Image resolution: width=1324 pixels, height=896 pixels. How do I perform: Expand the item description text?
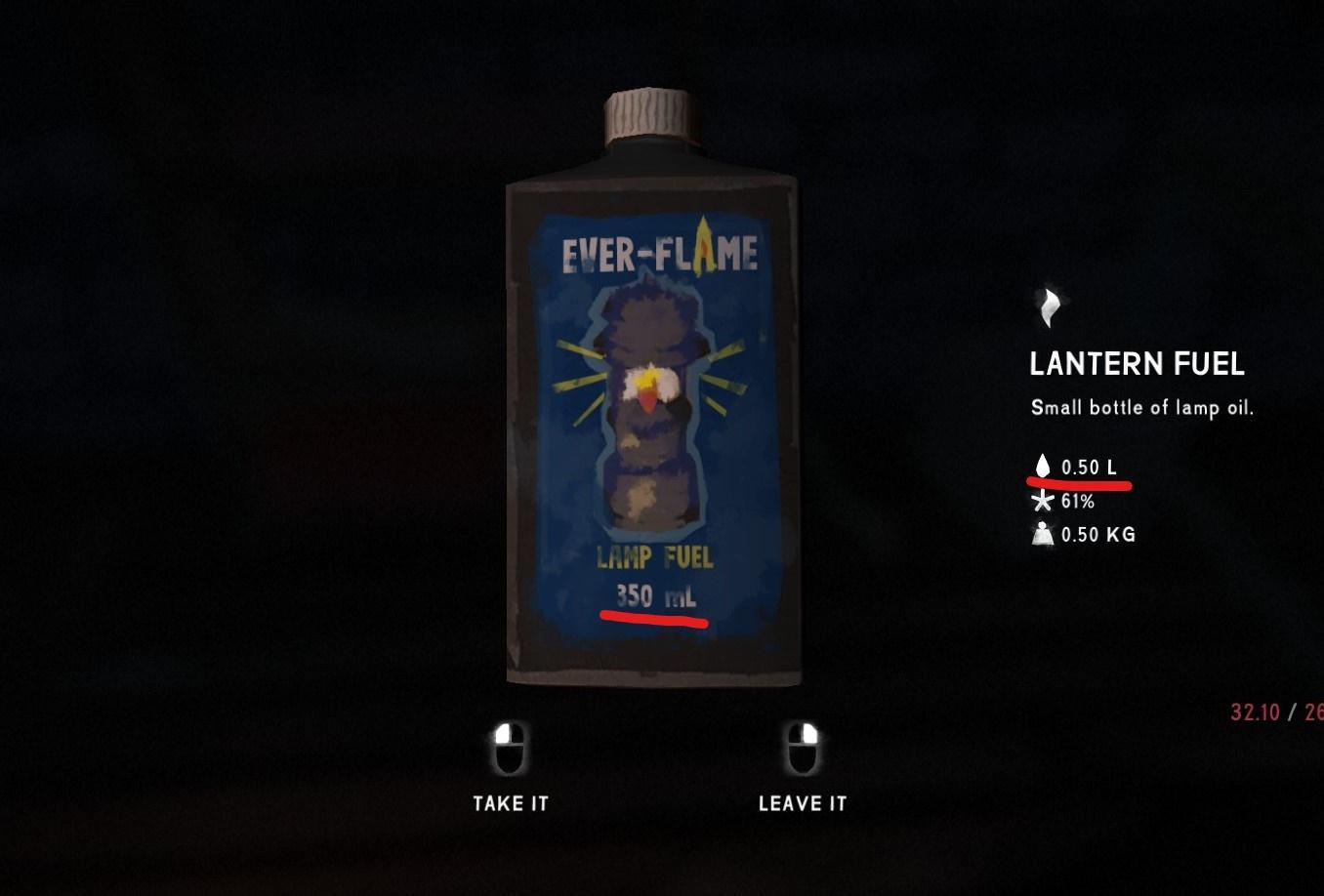point(1143,407)
